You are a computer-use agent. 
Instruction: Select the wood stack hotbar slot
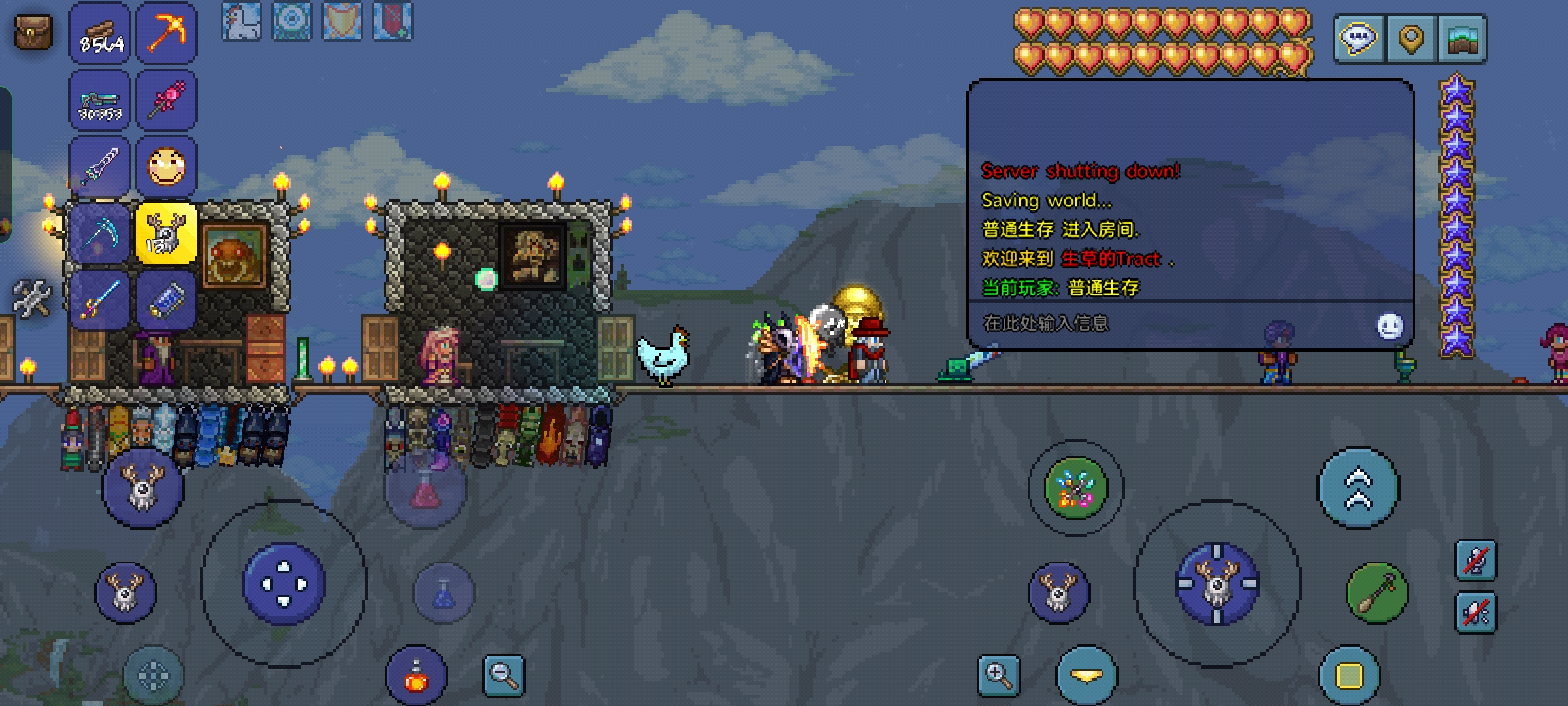[x=101, y=34]
